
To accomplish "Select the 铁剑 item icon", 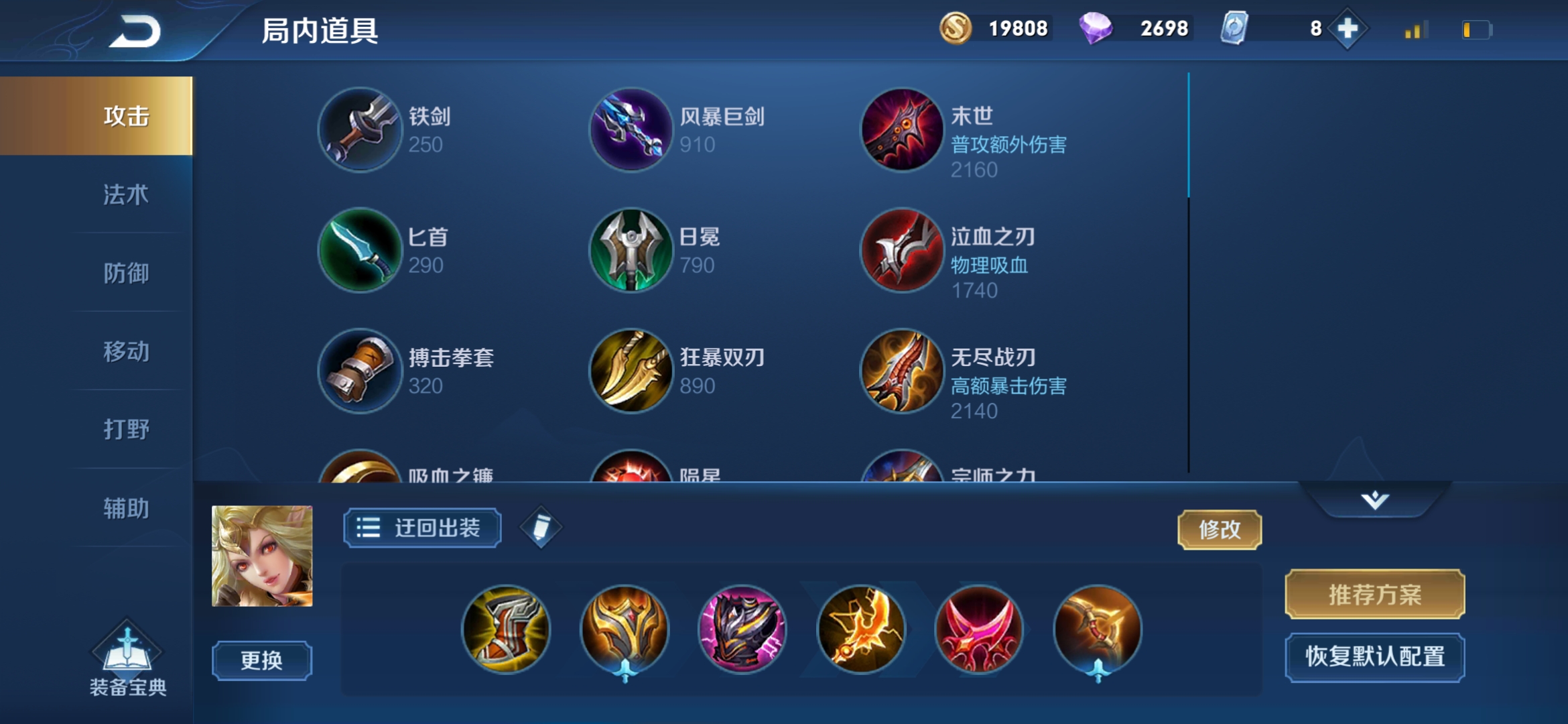I will 360,129.
